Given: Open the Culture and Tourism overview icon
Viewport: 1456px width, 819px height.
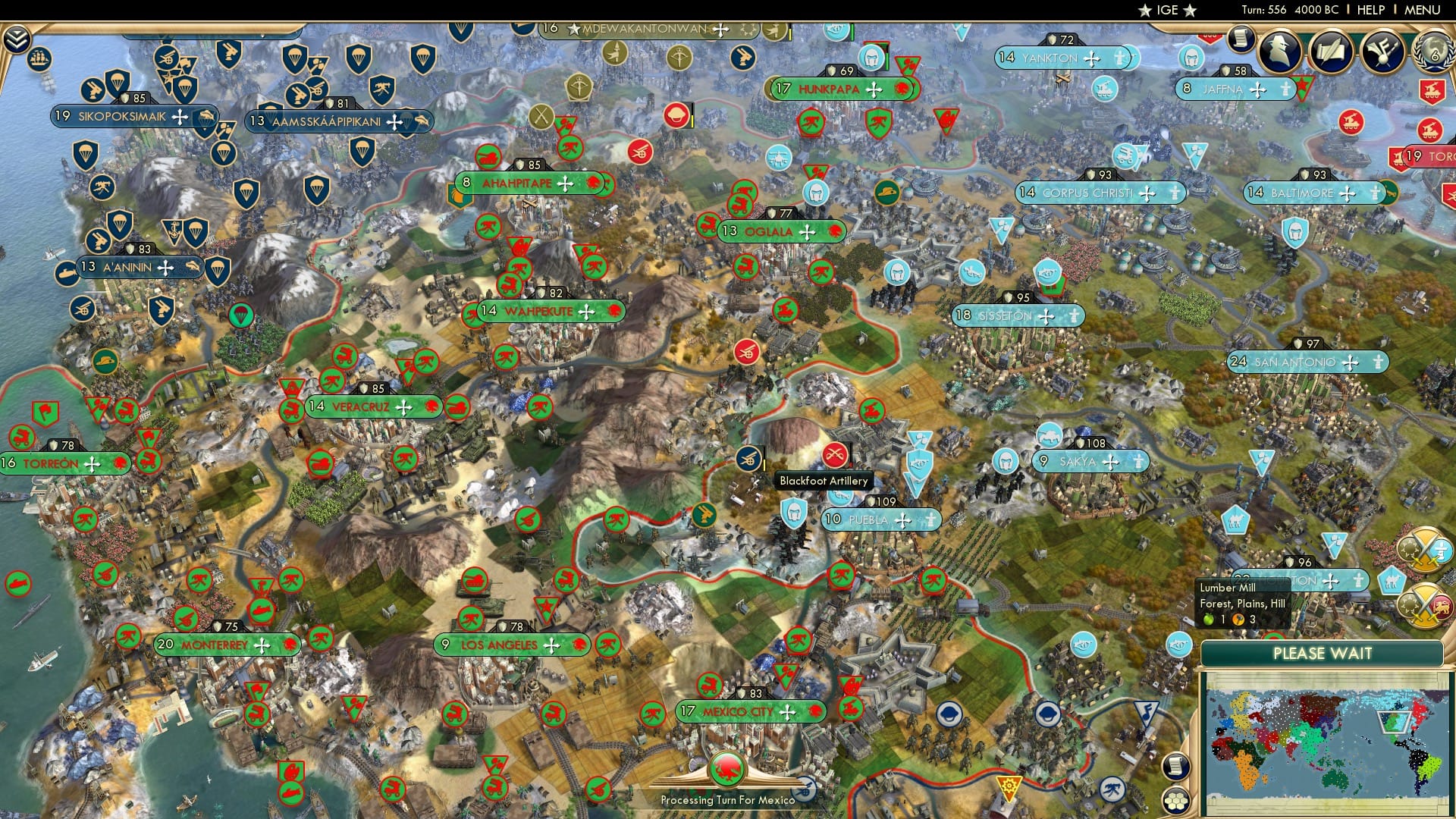Looking at the screenshot, I should [x=1385, y=50].
